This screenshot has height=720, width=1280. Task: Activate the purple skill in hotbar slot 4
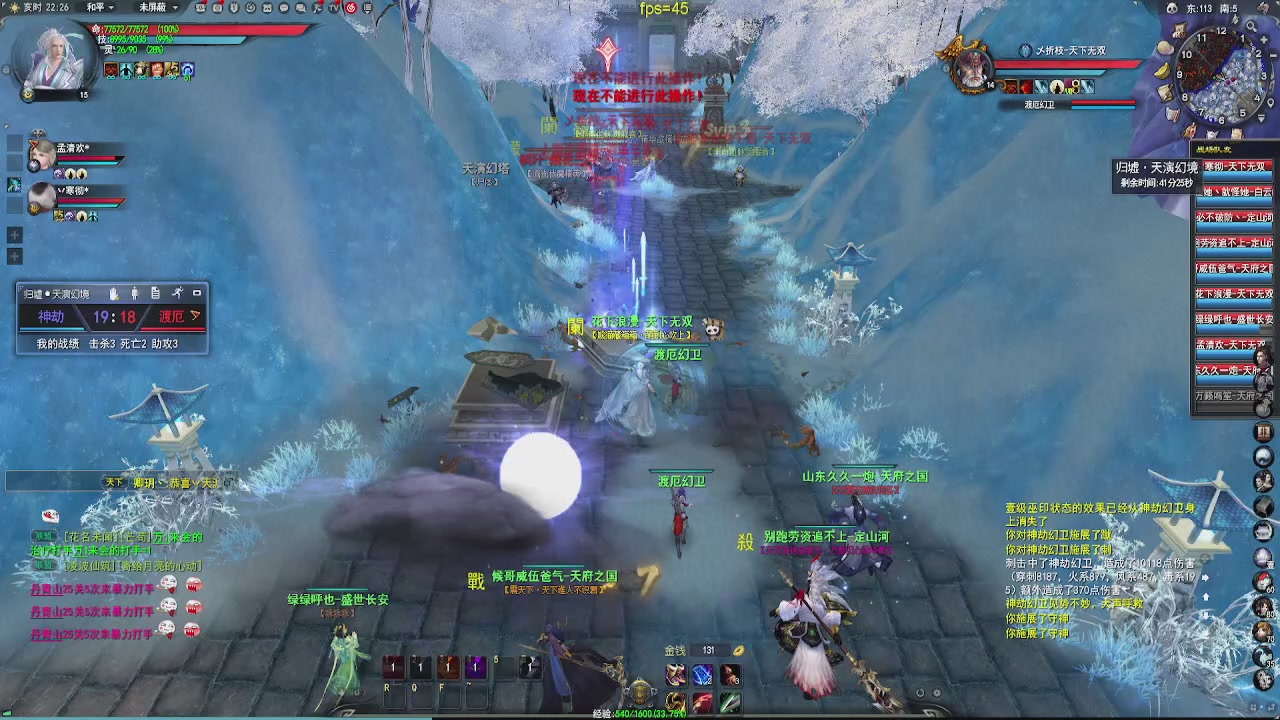pyautogui.click(x=476, y=667)
